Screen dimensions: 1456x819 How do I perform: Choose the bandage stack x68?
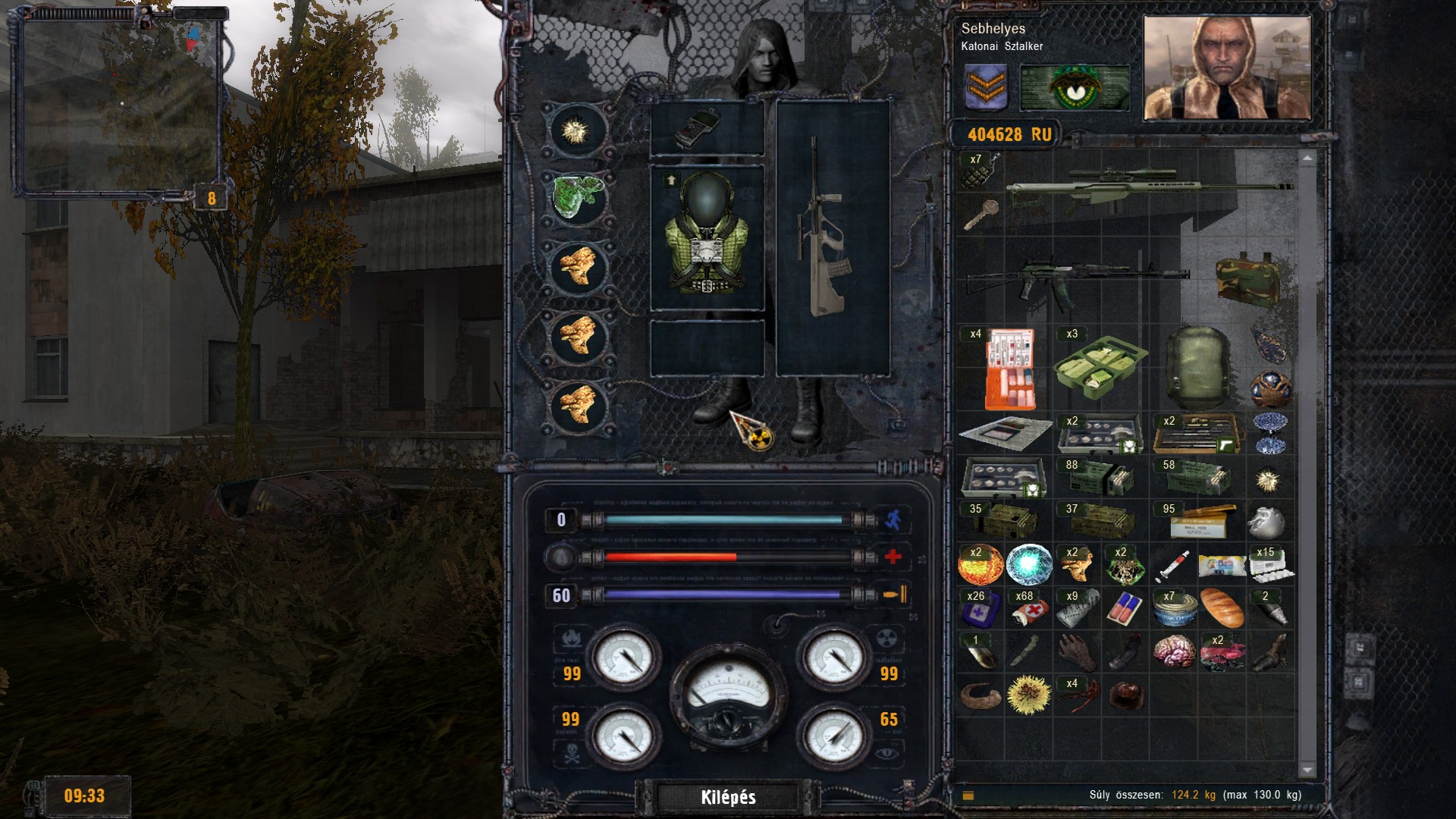[1028, 607]
